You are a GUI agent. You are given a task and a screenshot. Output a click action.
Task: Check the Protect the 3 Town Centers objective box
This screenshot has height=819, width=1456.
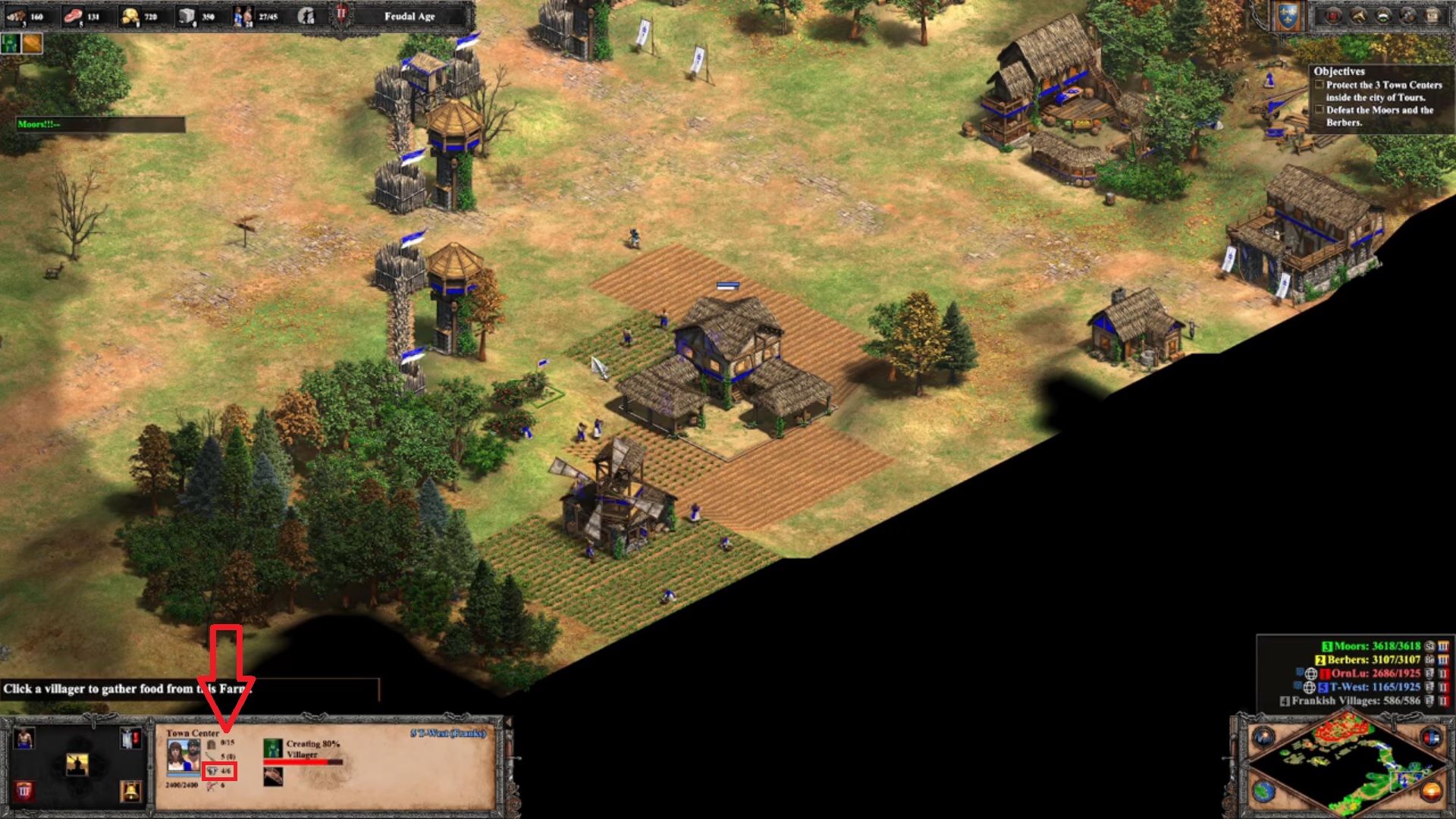[x=1319, y=85]
